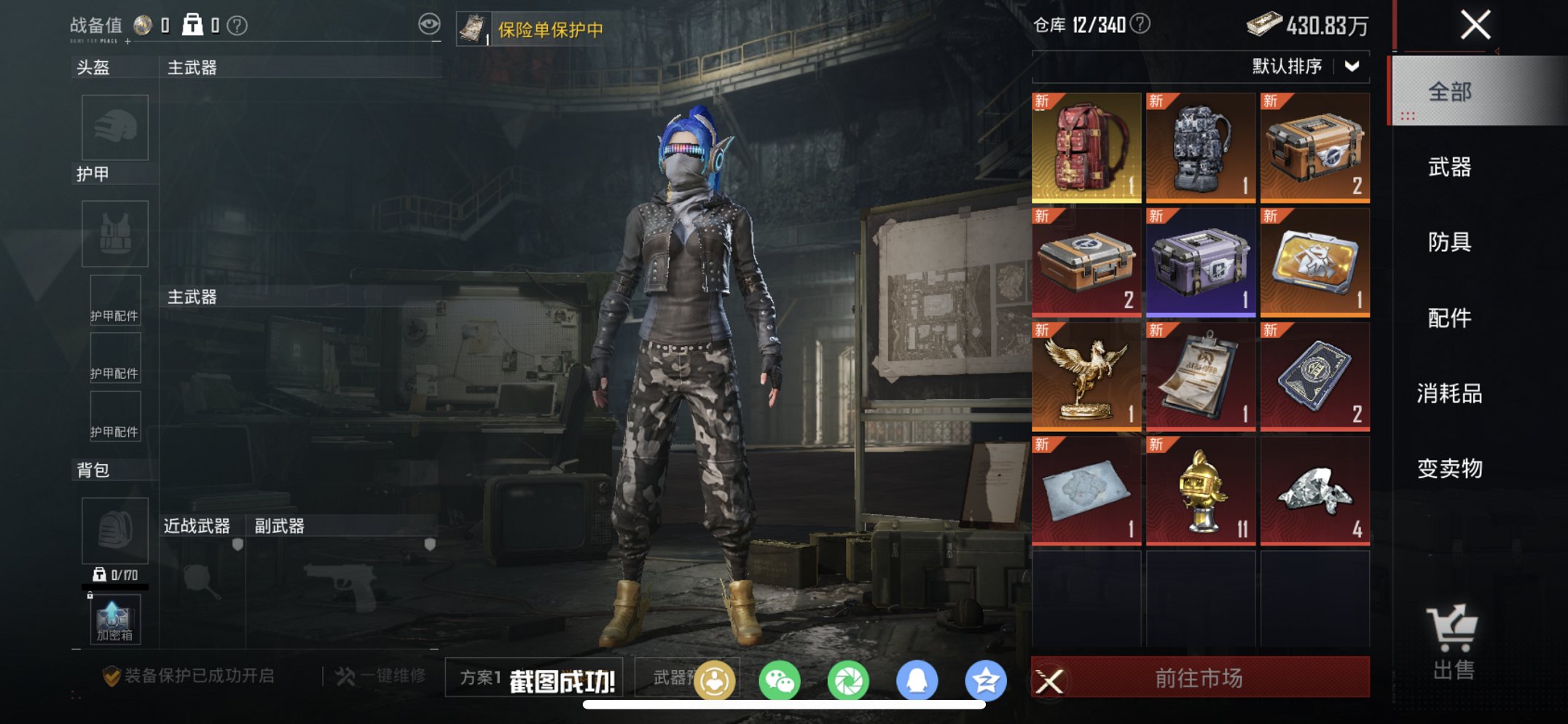Toggle the eye preview visibility icon

(430, 23)
